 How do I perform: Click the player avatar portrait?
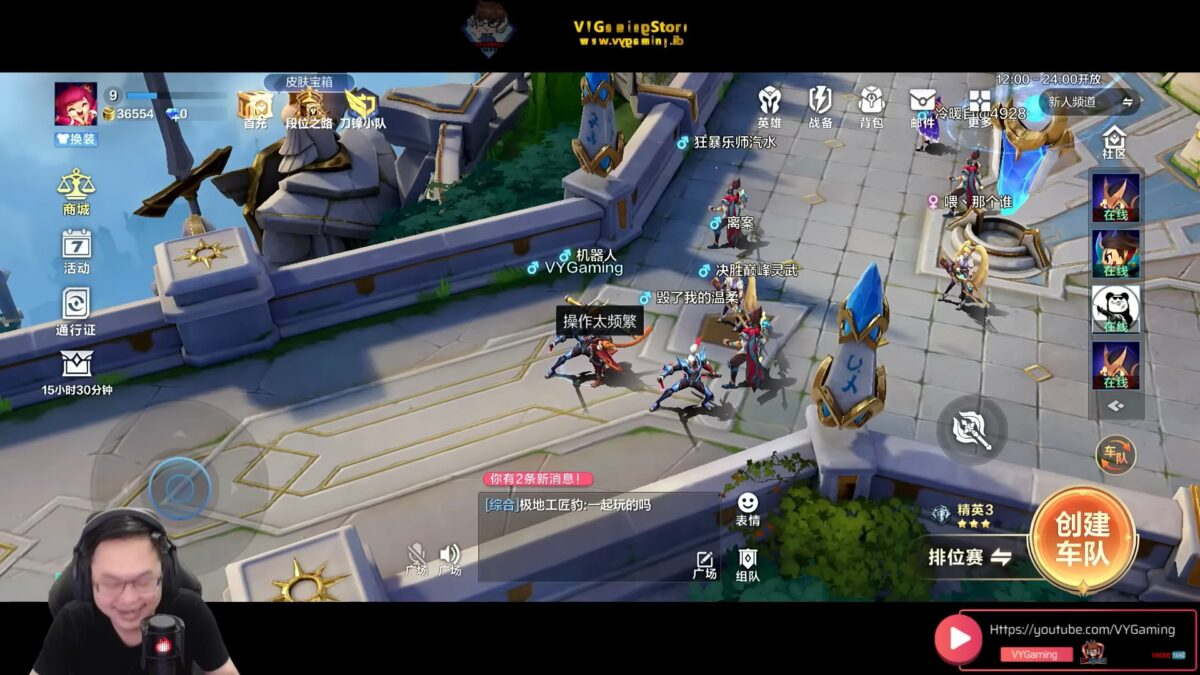76,104
